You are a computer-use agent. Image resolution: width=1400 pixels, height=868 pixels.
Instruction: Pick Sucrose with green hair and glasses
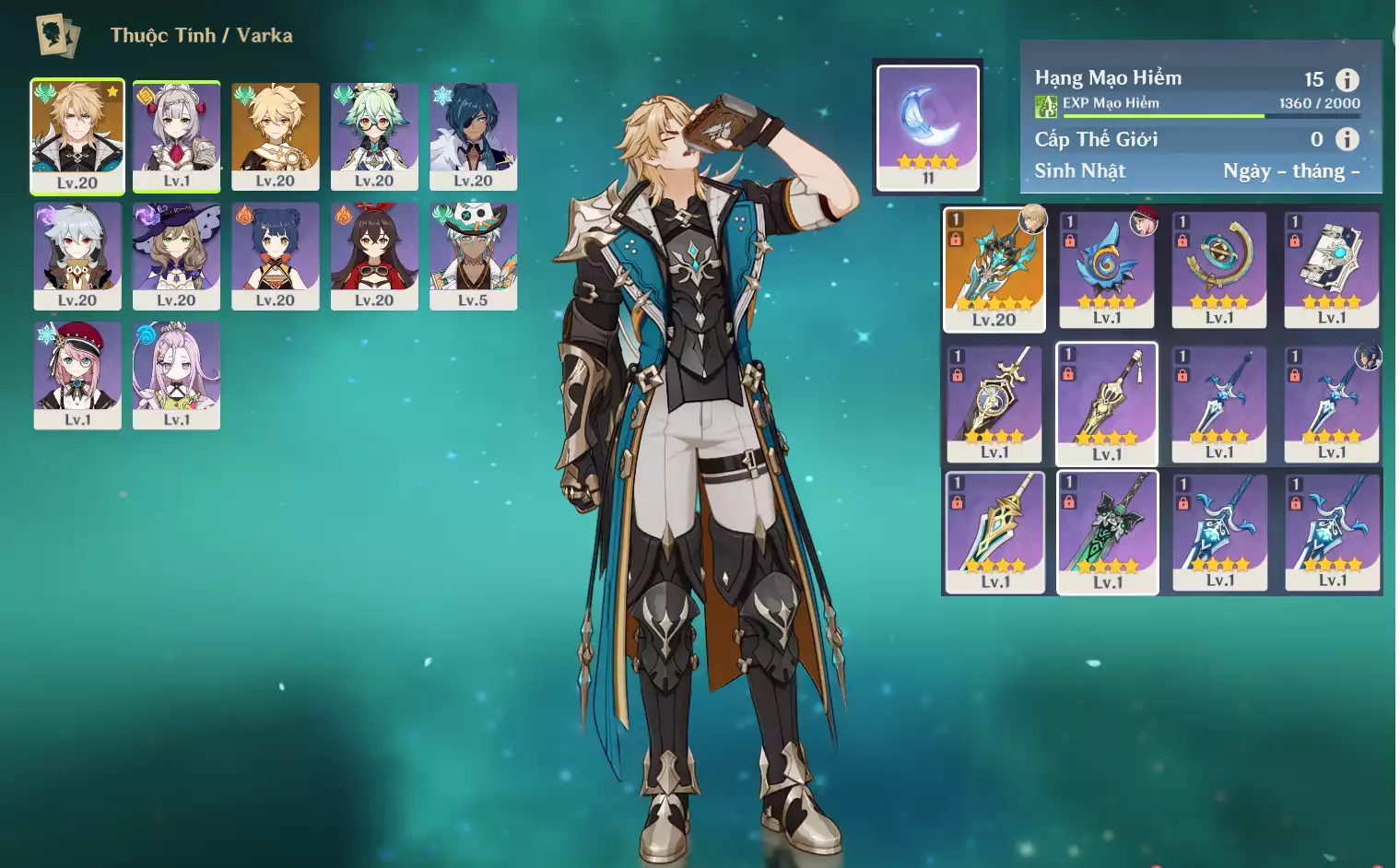click(374, 135)
